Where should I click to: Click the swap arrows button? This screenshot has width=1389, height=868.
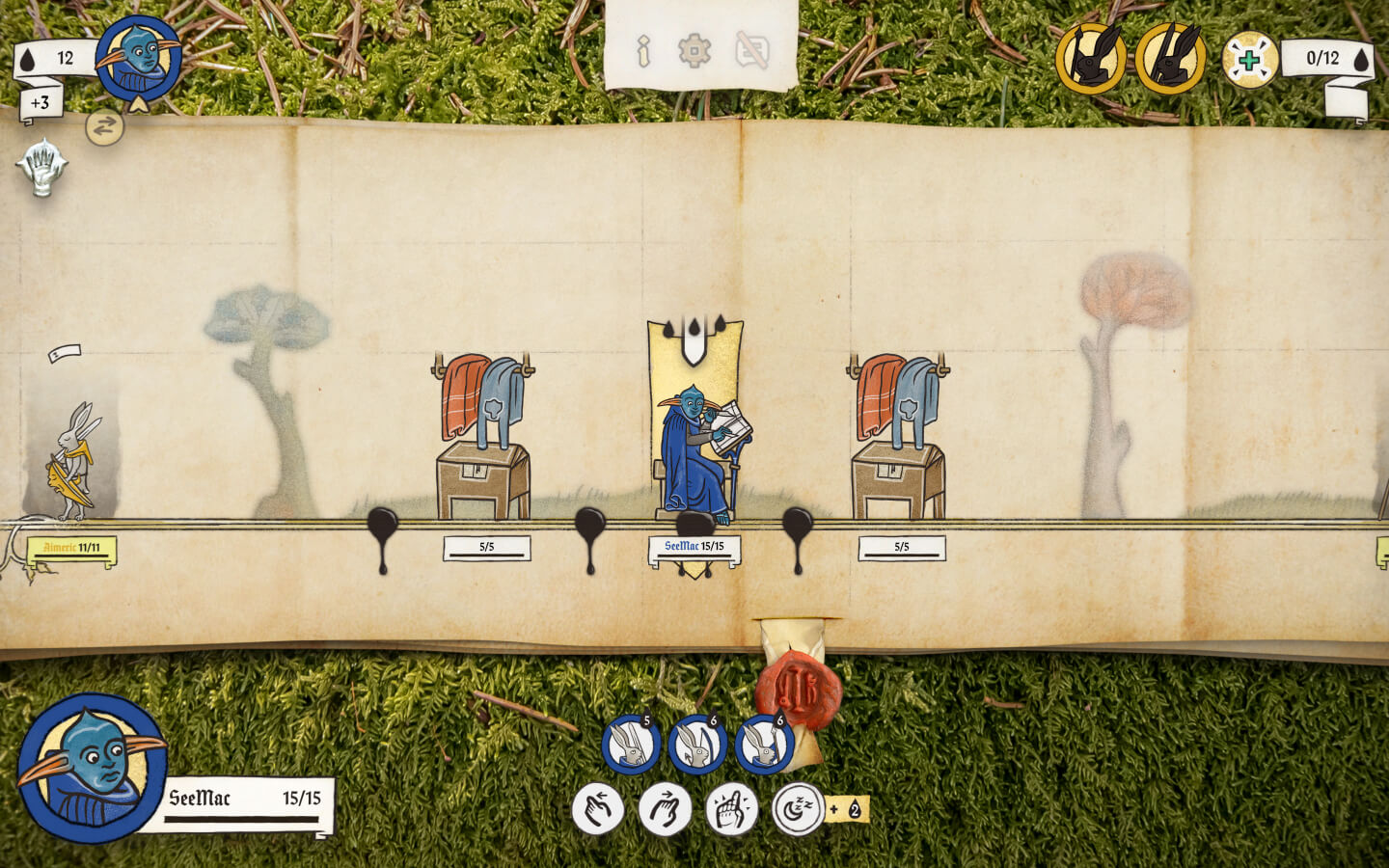(x=104, y=126)
